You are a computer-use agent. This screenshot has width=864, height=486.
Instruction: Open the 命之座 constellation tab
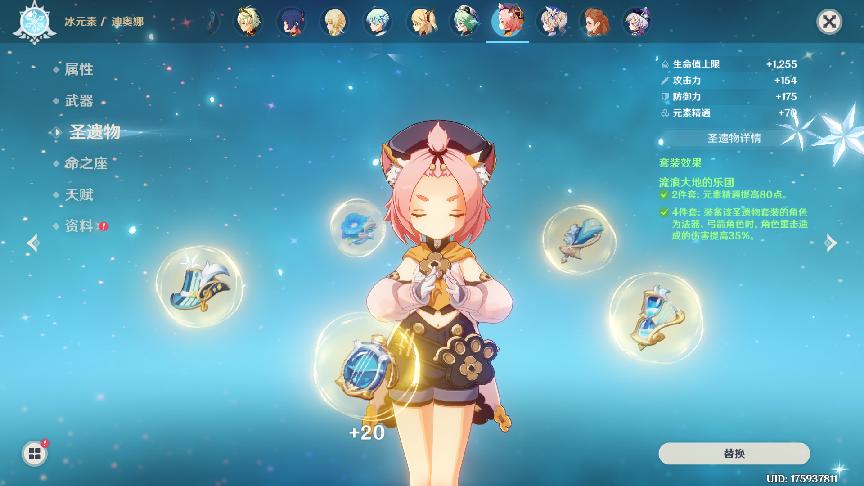(x=86, y=163)
